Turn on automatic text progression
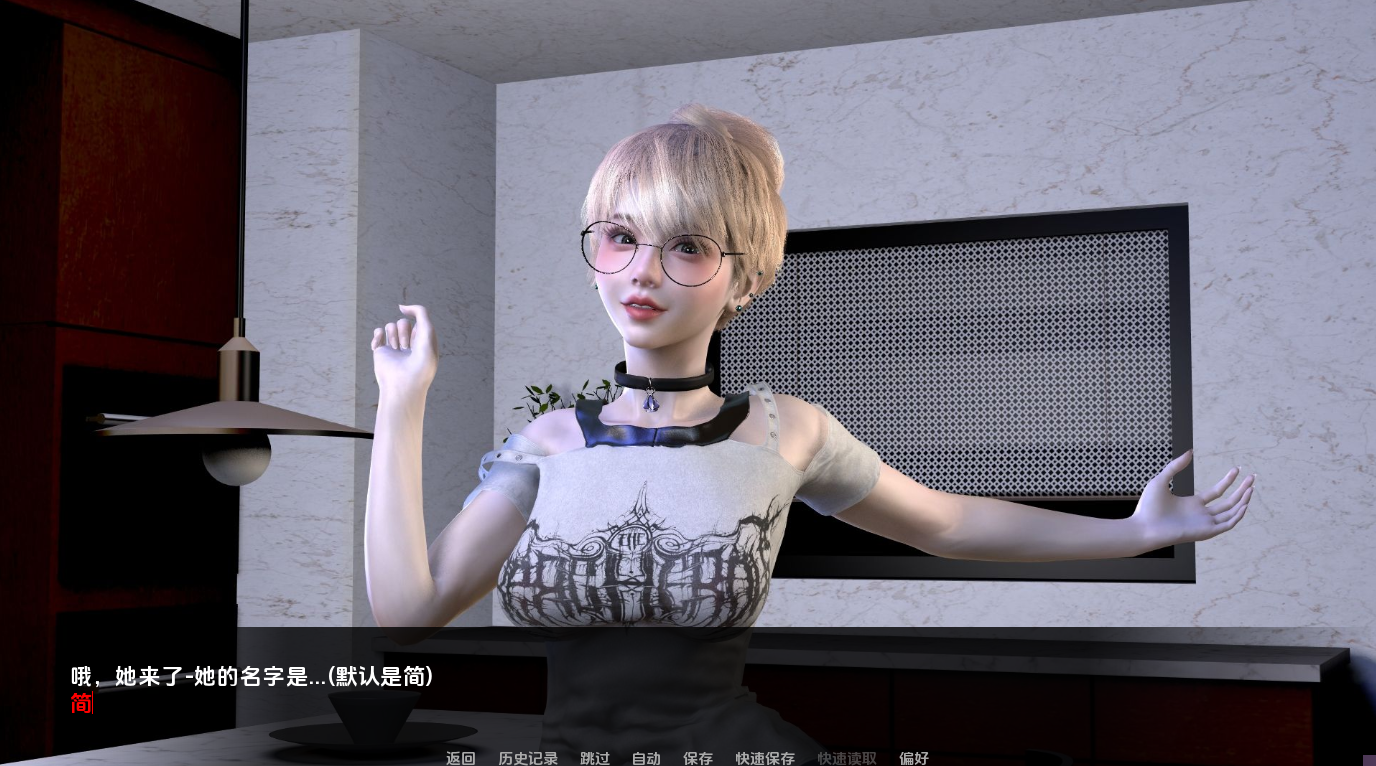1376x766 pixels. [645, 759]
